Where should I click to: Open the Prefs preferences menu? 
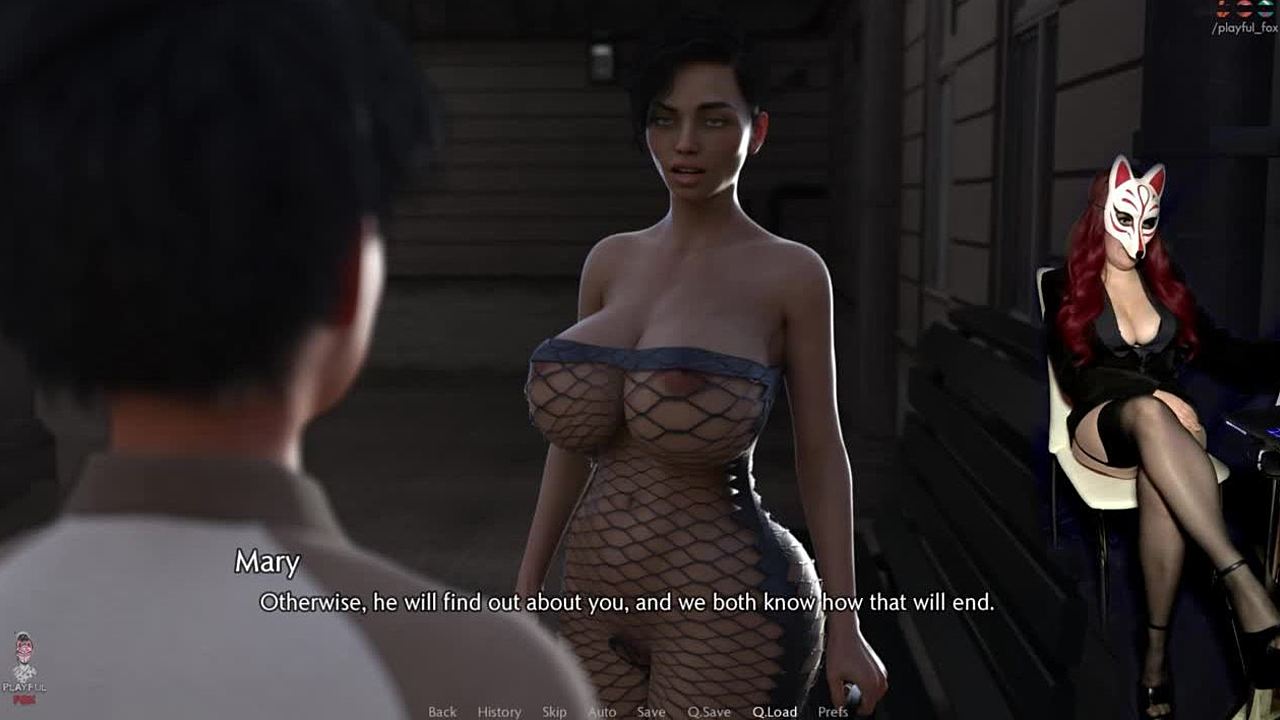point(833,712)
